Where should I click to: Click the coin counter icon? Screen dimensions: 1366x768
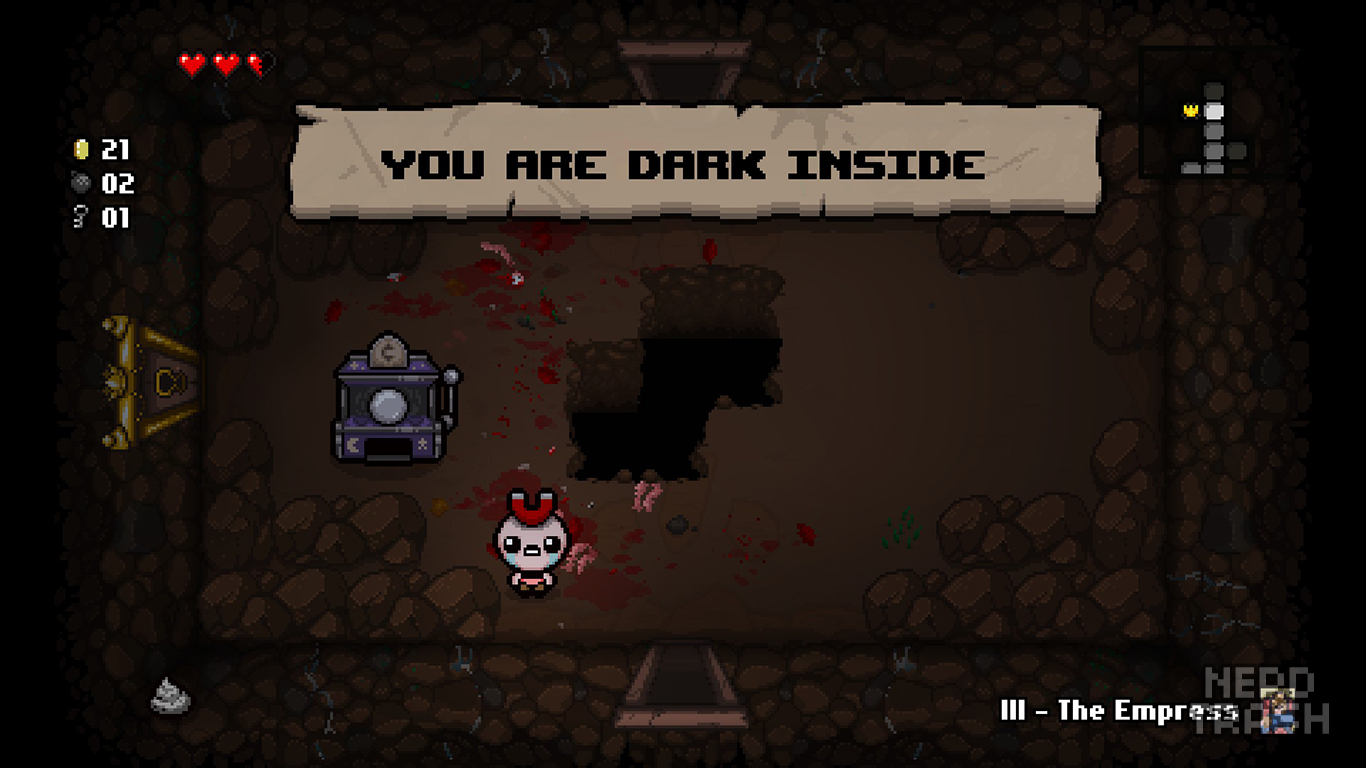(83, 150)
